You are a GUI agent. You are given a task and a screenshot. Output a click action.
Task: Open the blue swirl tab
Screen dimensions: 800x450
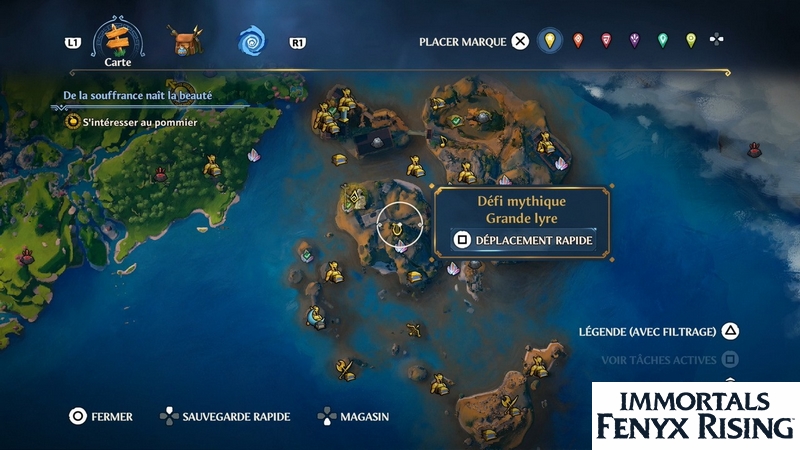251,42
